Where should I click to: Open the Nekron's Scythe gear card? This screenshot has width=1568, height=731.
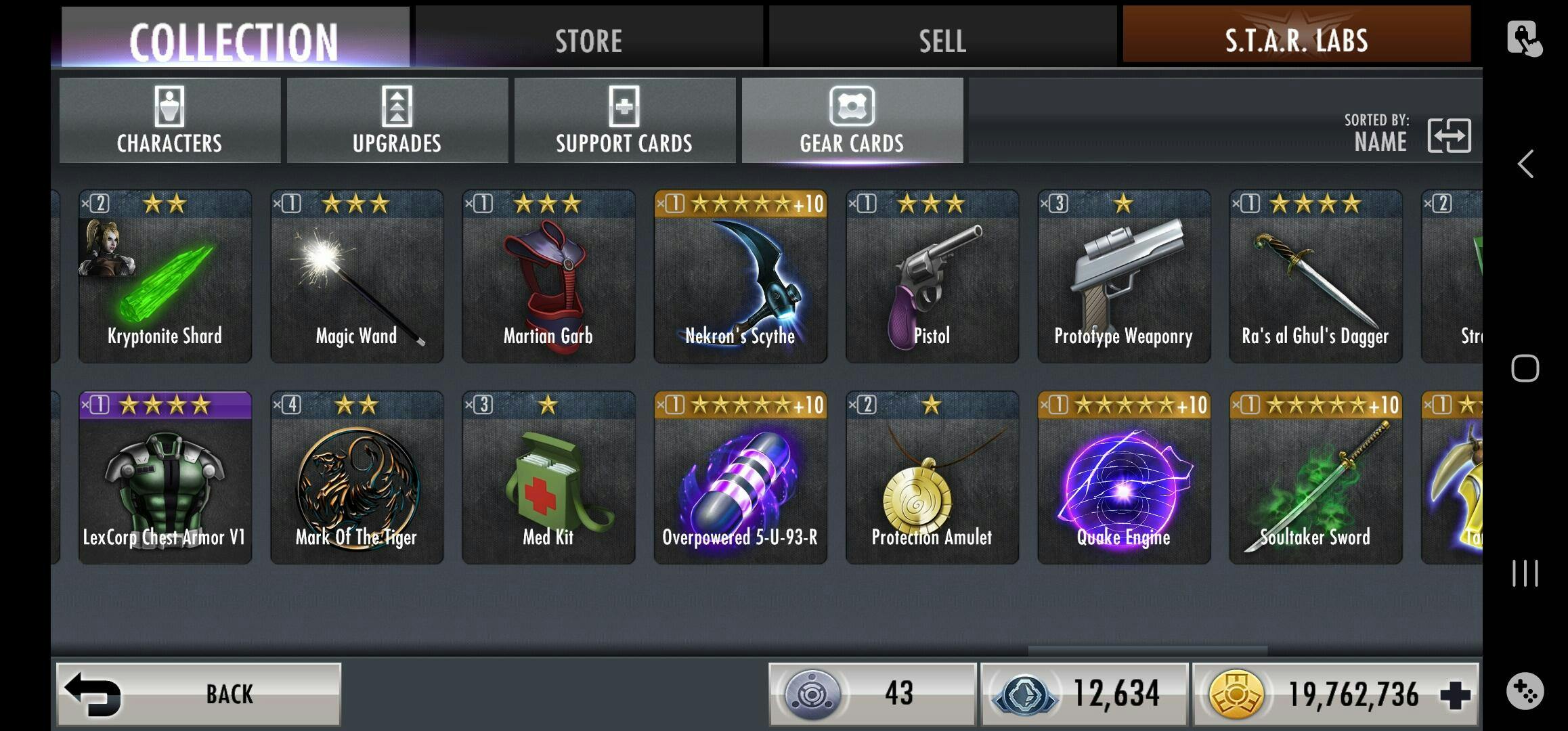740,276
